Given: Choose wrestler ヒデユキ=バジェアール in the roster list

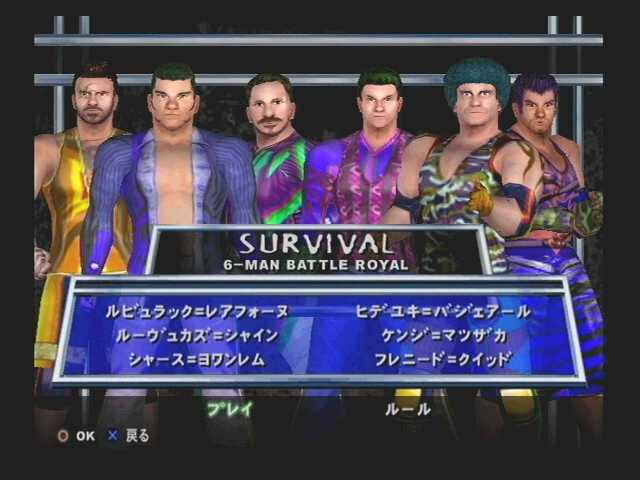Looking at the screenshot, I should (443, 312).
